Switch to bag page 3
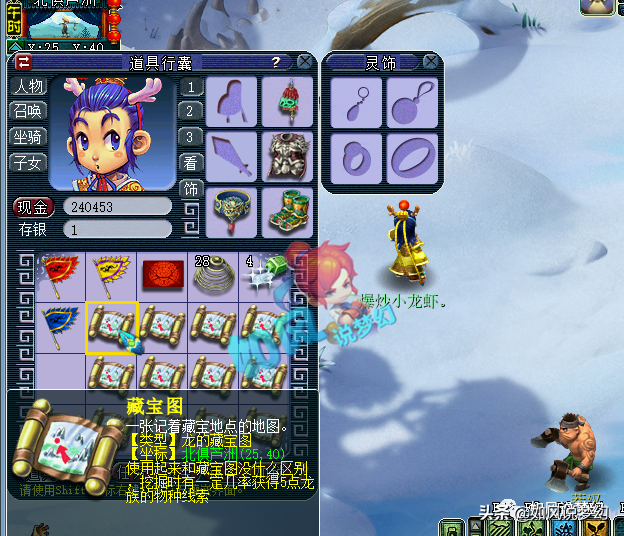624x536 pixels. (189, 137)
